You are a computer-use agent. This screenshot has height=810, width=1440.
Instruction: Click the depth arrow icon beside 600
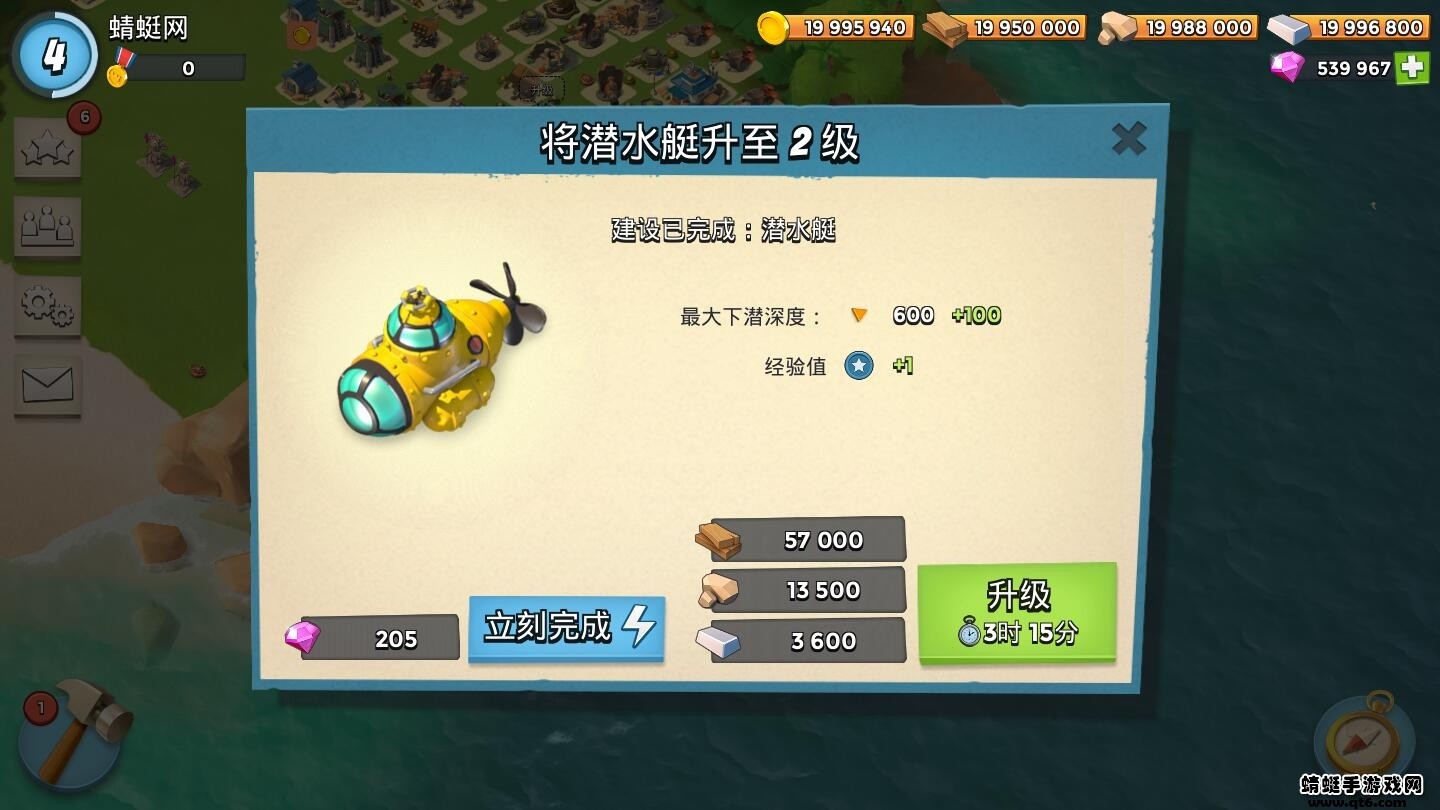pyautogui.click(x=858, y=315)
